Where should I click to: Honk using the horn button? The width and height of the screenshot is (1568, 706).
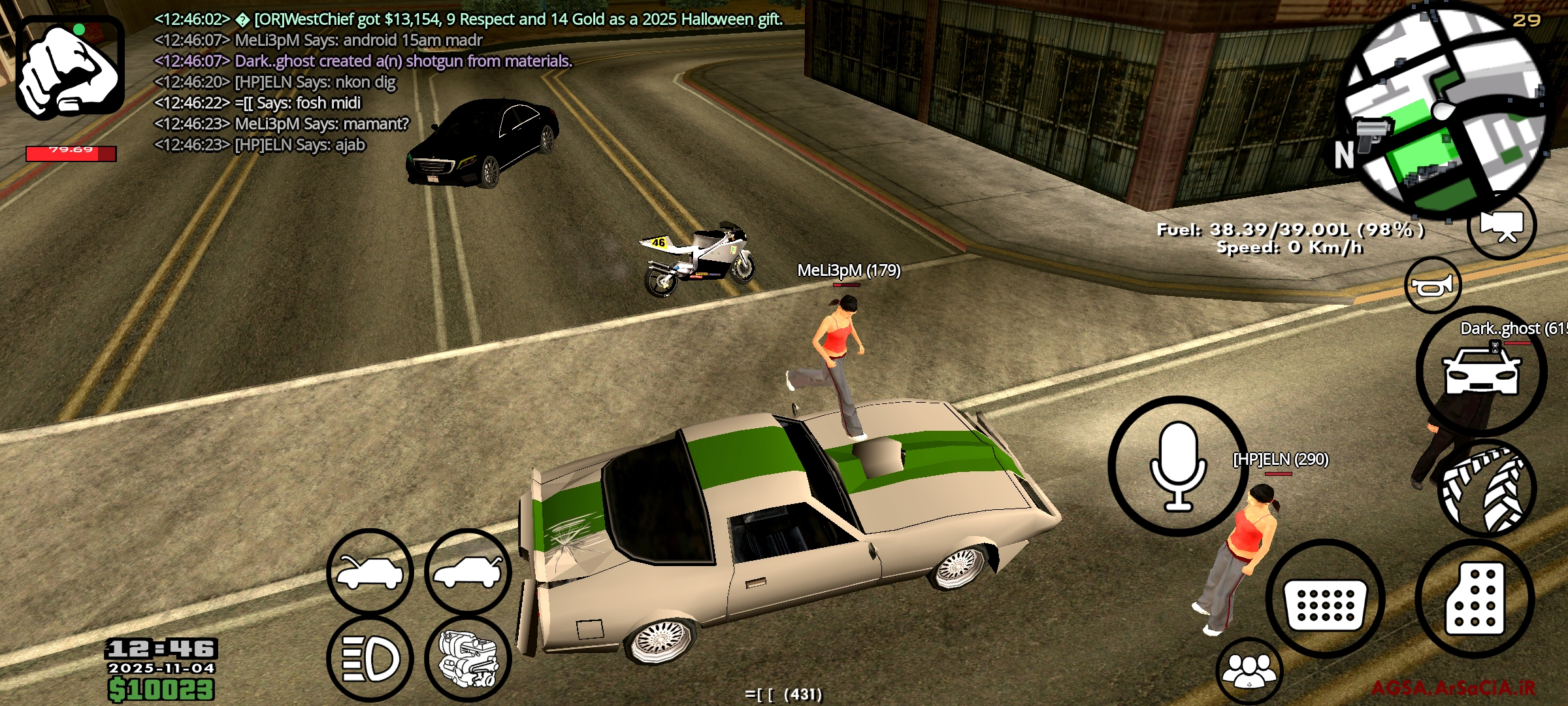pos(1432,286)
